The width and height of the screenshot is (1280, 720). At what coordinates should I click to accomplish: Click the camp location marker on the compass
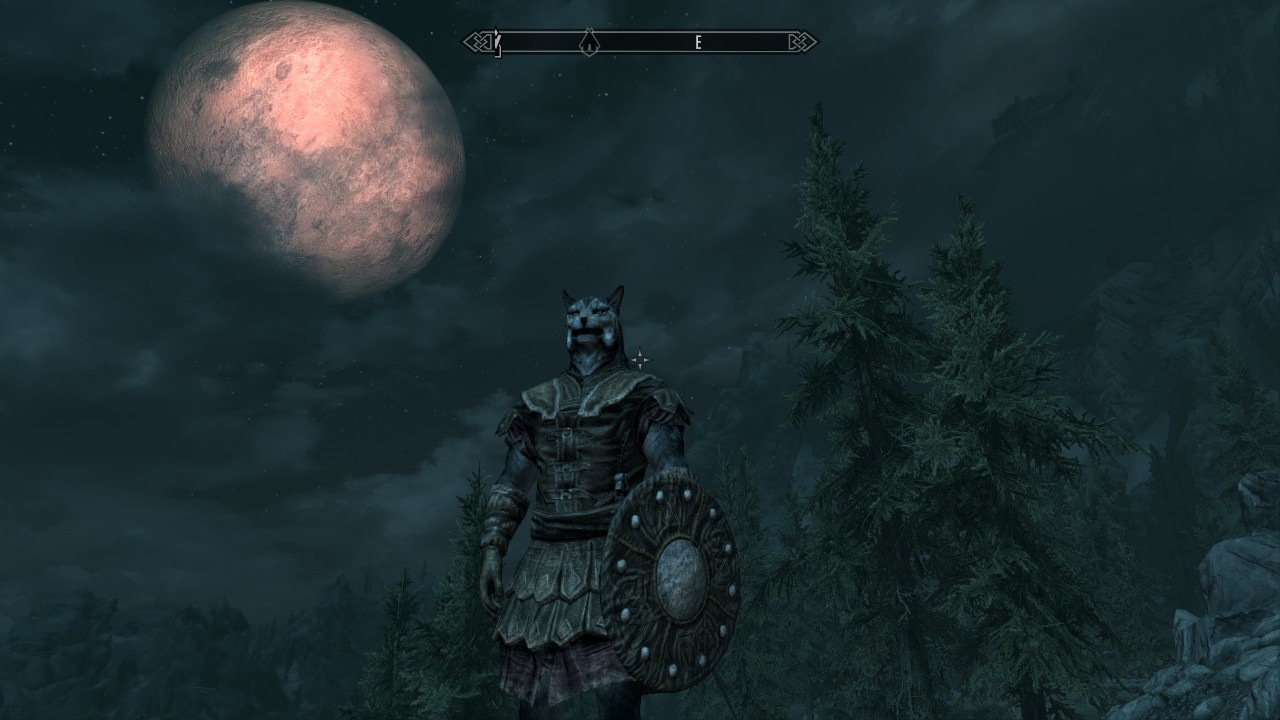pos(590,42)
